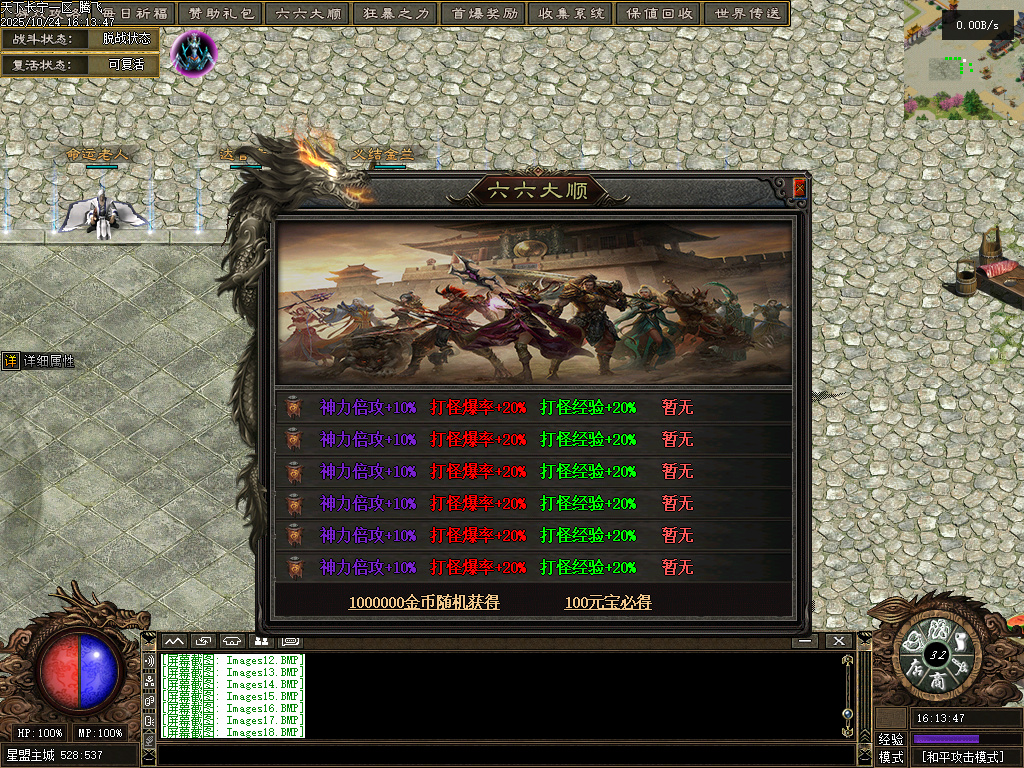This screenshot has width=1024, height=768.
Task: Open the 每日祈福 daily blessing menu
Action: [x=138, y=14]
